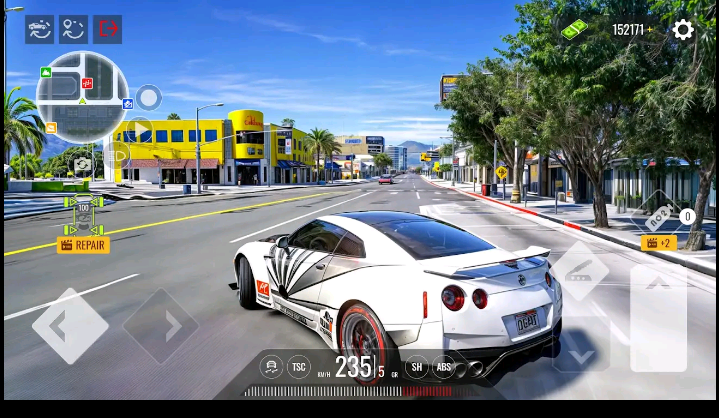Toggle the SH shift mode button
This screenshot has height=418, width=719.
[x=417, y=367]
